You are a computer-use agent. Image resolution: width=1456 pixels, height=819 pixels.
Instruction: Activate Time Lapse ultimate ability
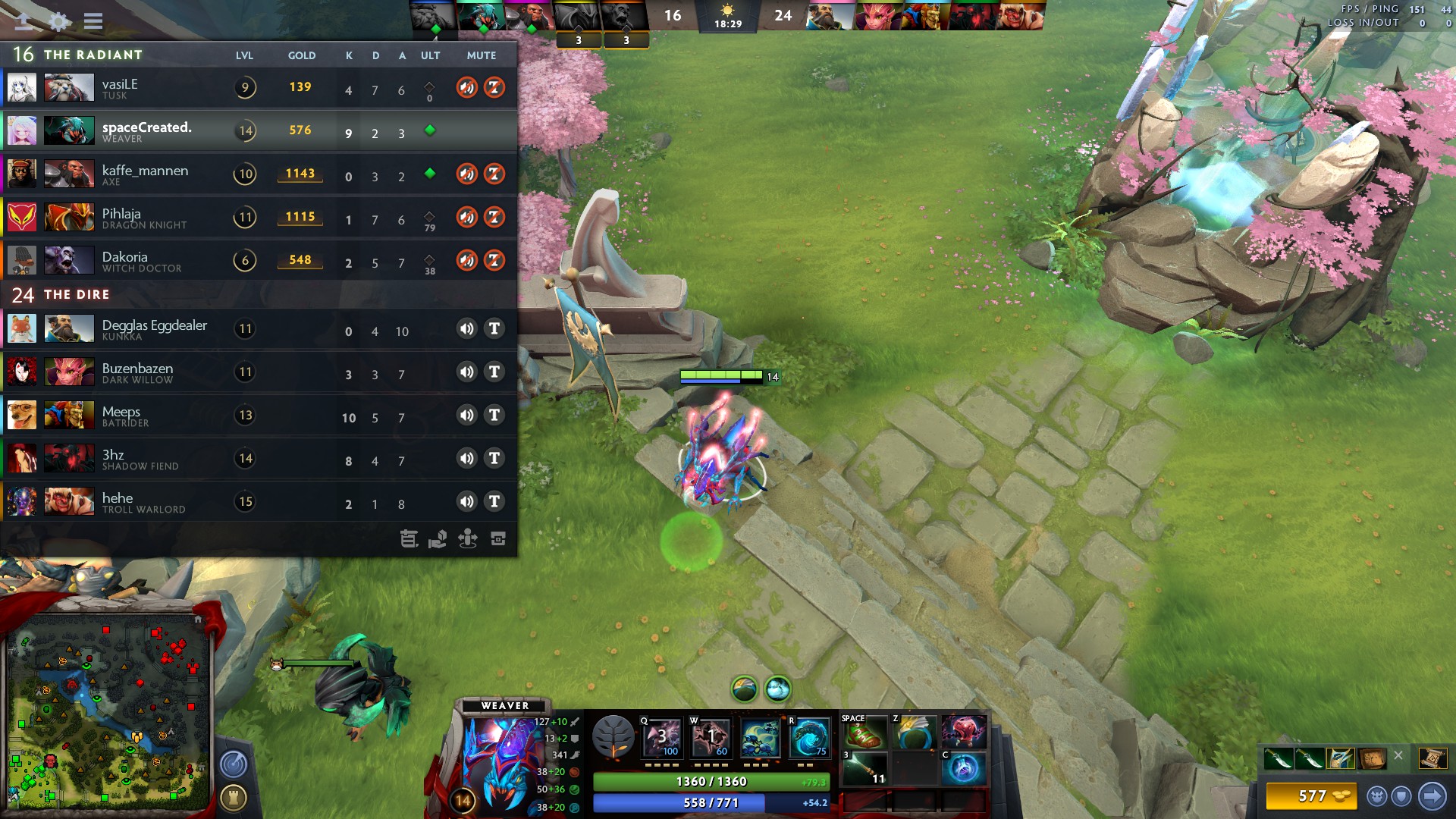[810, 737]
